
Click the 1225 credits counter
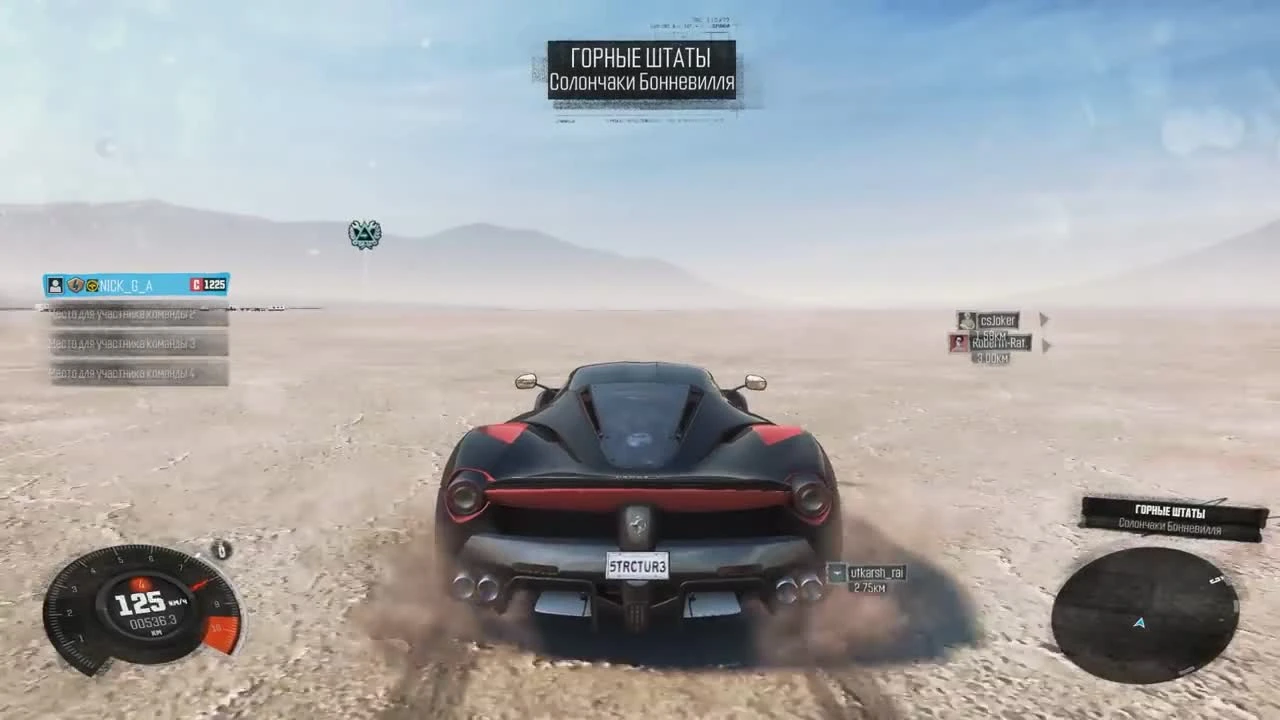[x=215, y=285]
